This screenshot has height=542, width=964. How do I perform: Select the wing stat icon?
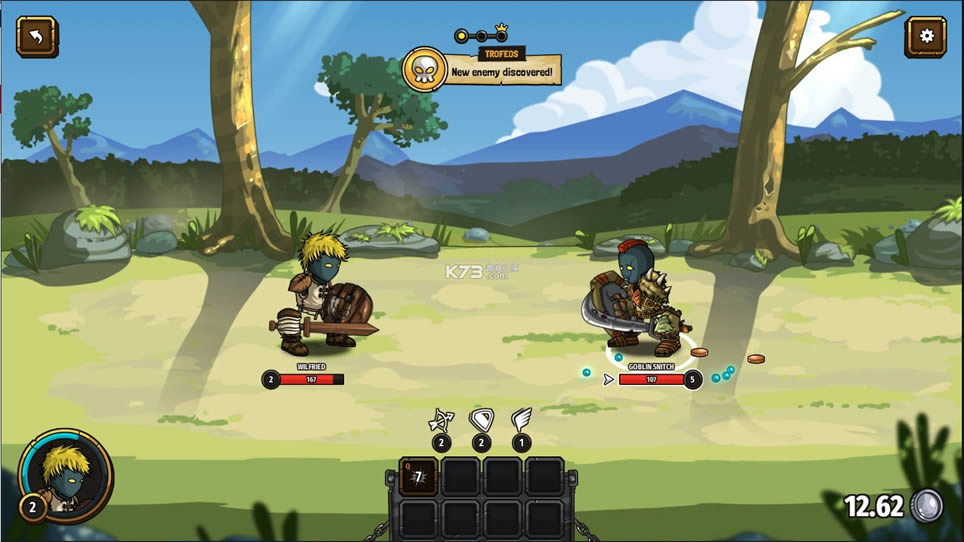(521, 419)
